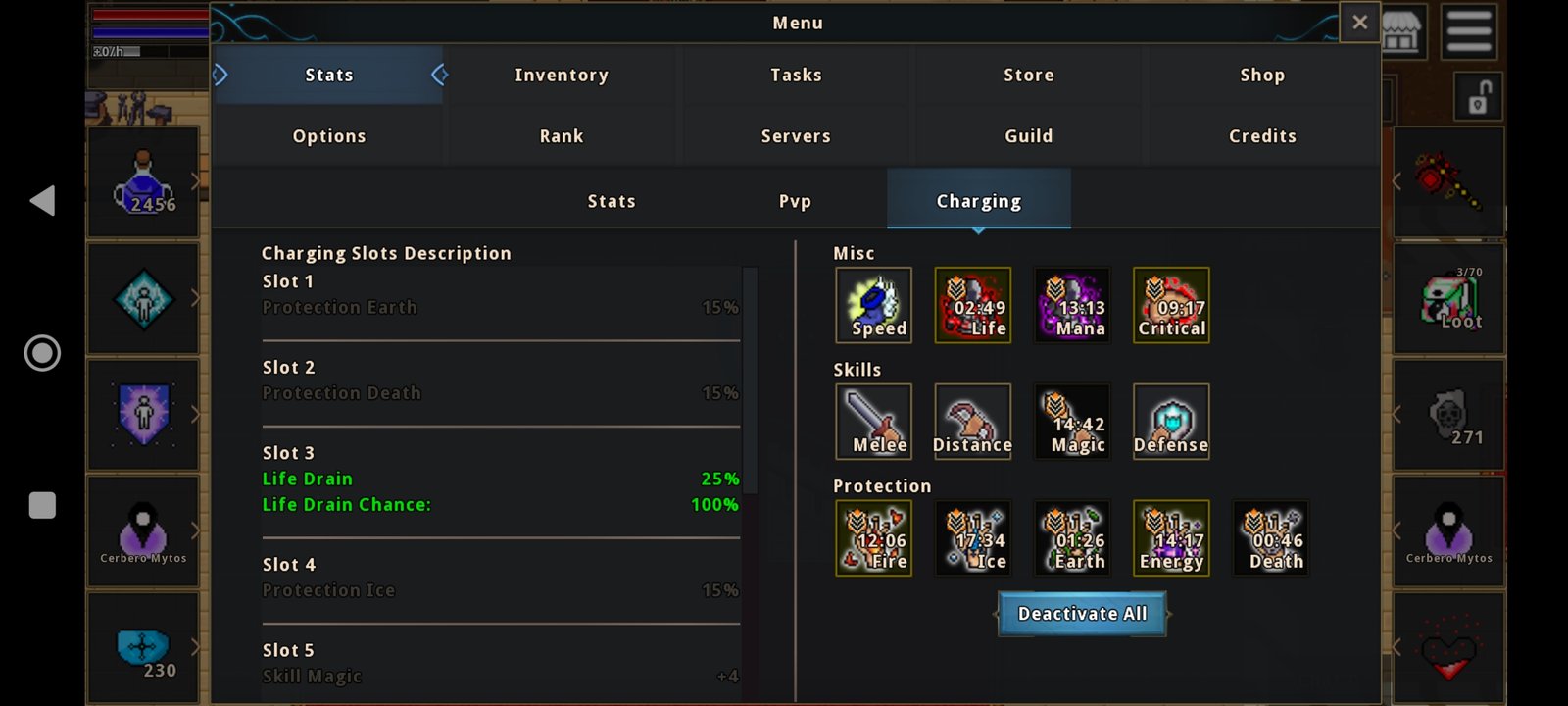Close the Menu window
This screenshot has height=706, width=1568.
point(1359,23)
